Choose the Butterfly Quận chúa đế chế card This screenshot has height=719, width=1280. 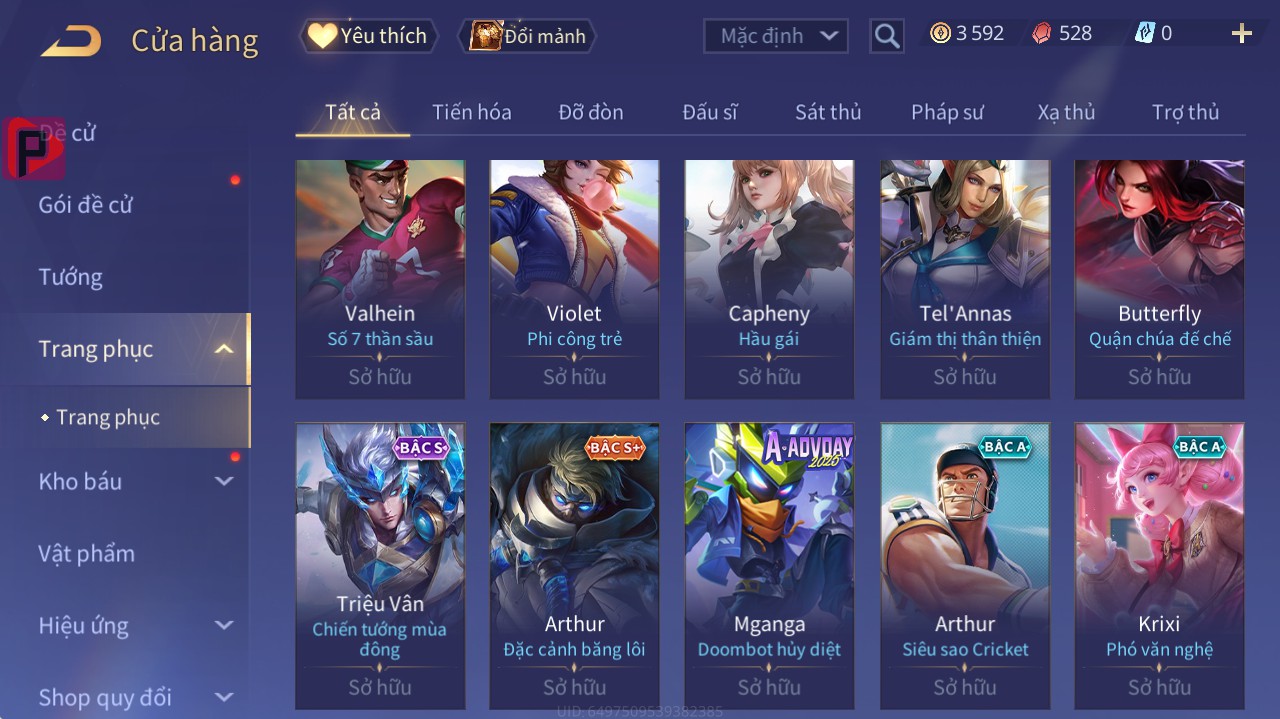tap(1159, 278)
